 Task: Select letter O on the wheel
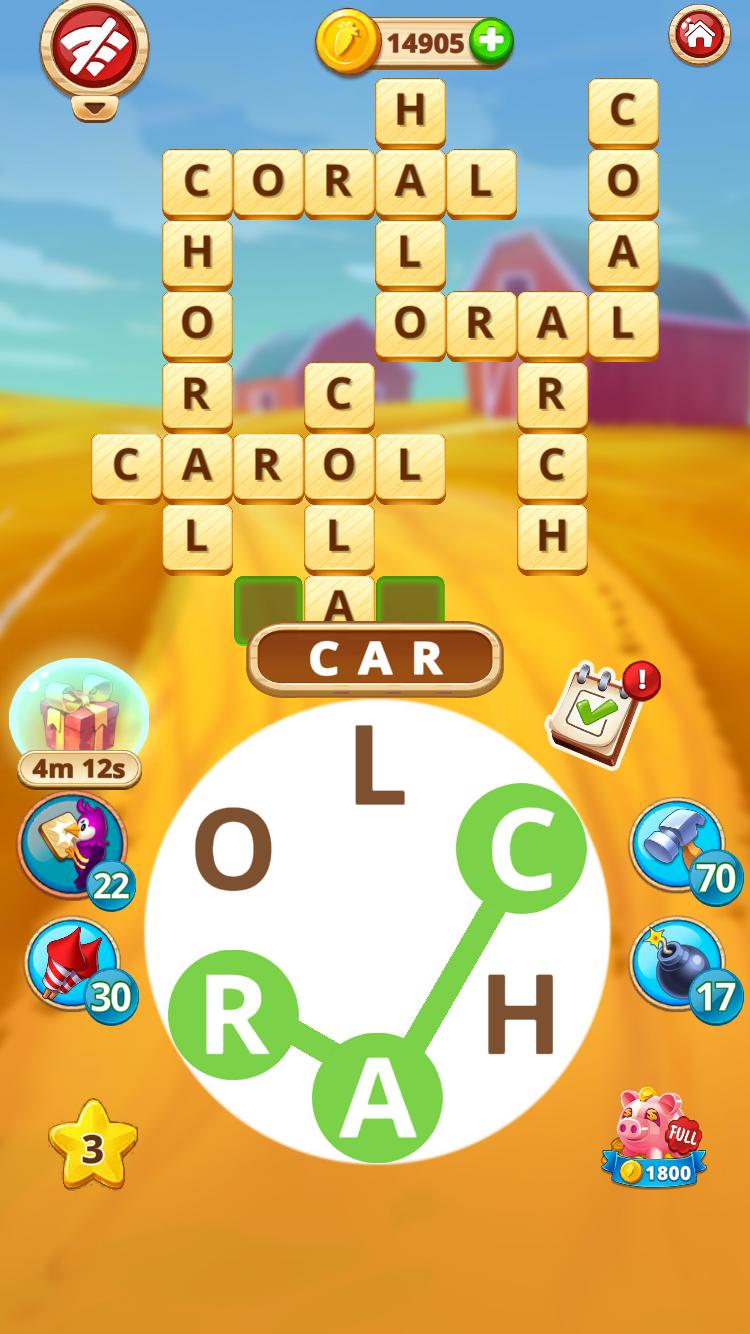coord(233,852)
